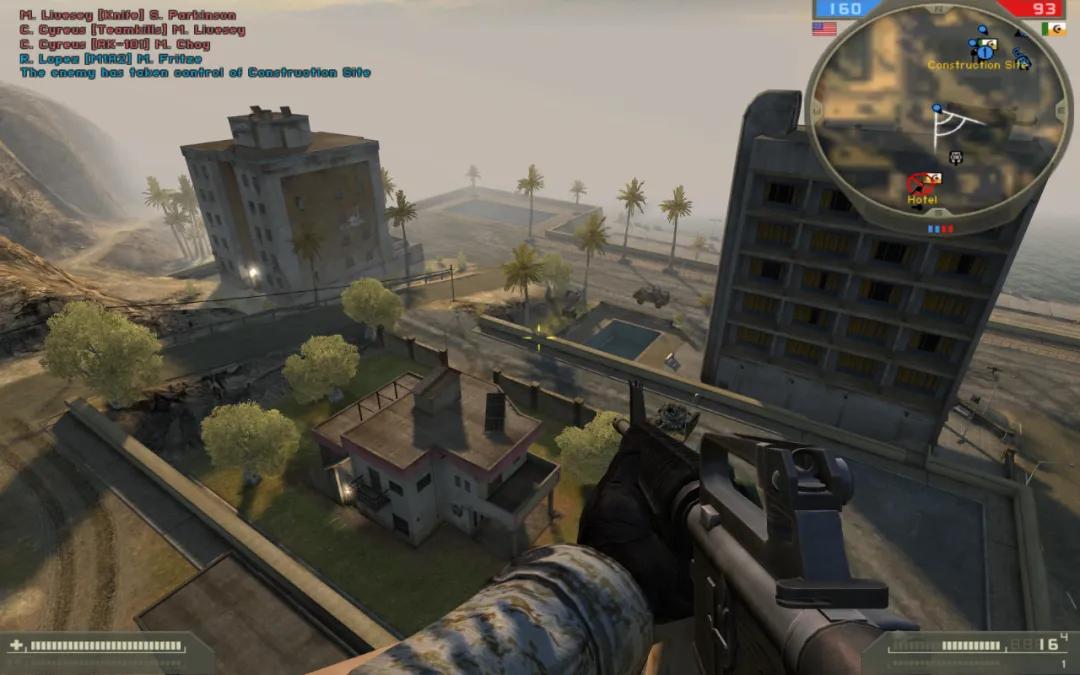Image resolution: width=1080 pixels, height=675 pixels.
Task: Click the US team flag icon
Action: pyautogui.click(x=824, y=29)
